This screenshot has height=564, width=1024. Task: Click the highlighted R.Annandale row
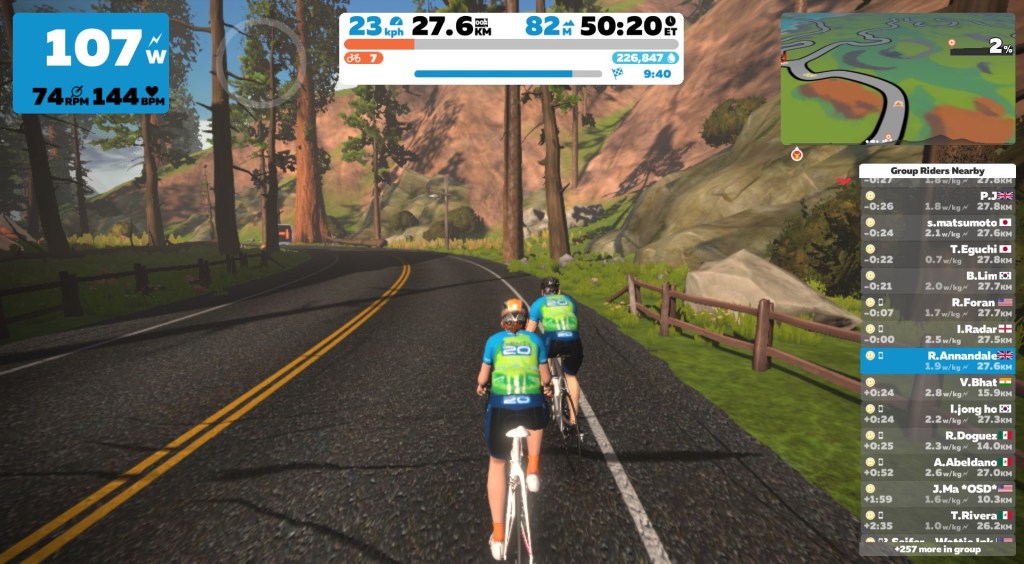937,360
